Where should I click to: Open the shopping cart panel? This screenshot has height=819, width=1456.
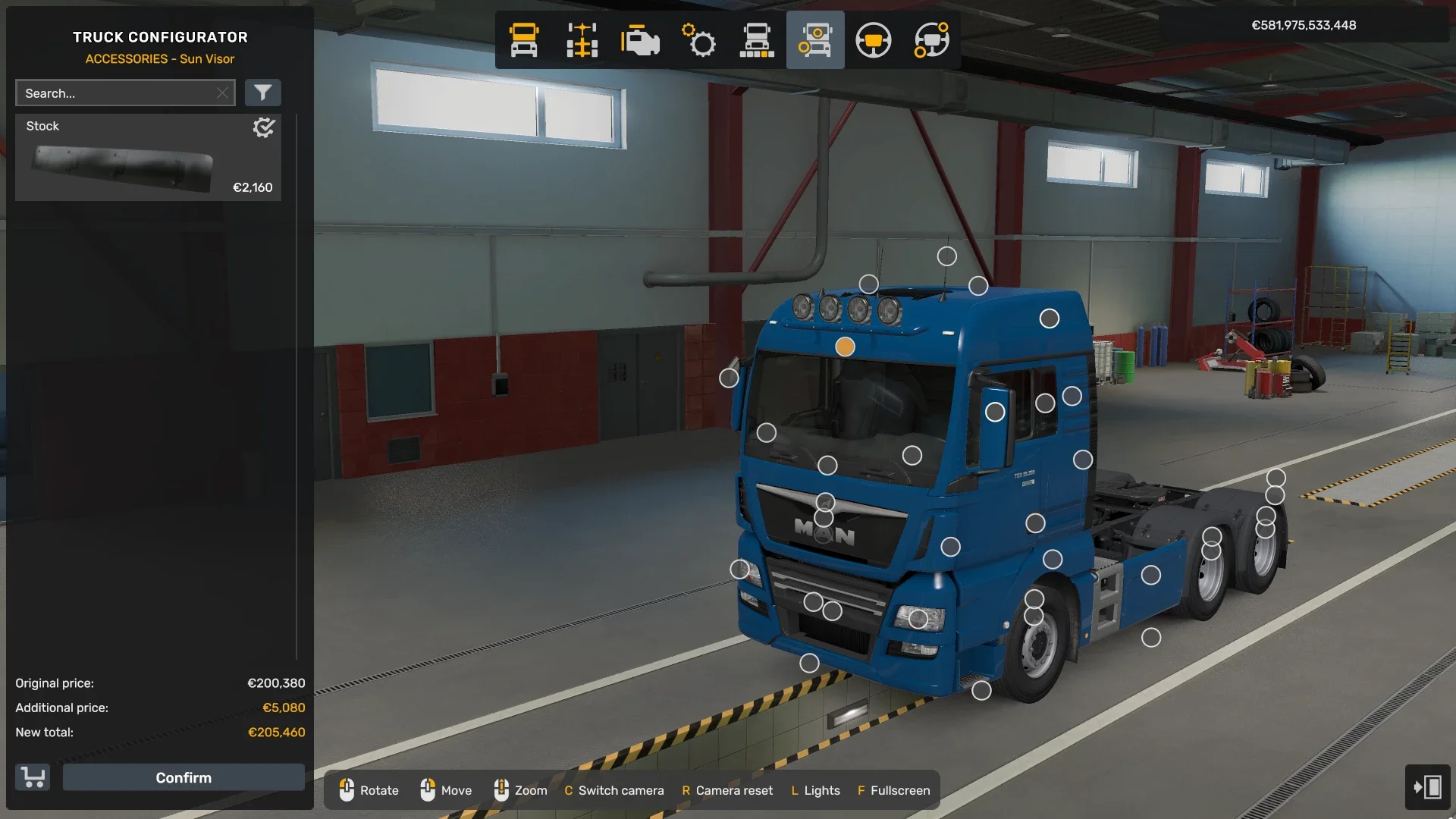(x=32, y=777)
